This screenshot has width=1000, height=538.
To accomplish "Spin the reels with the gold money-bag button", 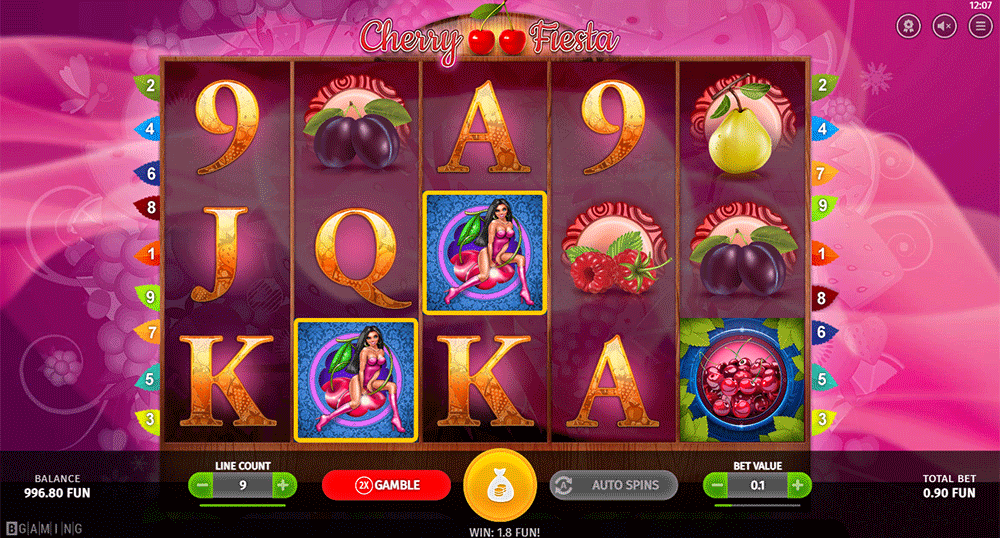I will coord(500,487).
